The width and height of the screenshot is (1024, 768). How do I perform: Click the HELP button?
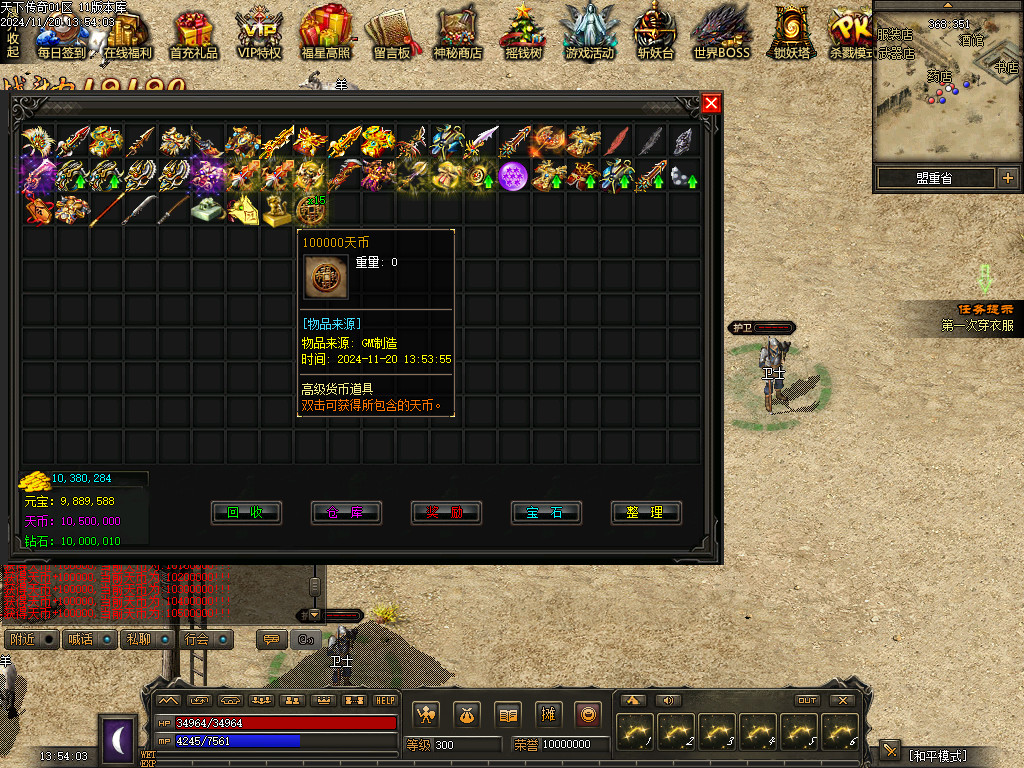point(385,700)
